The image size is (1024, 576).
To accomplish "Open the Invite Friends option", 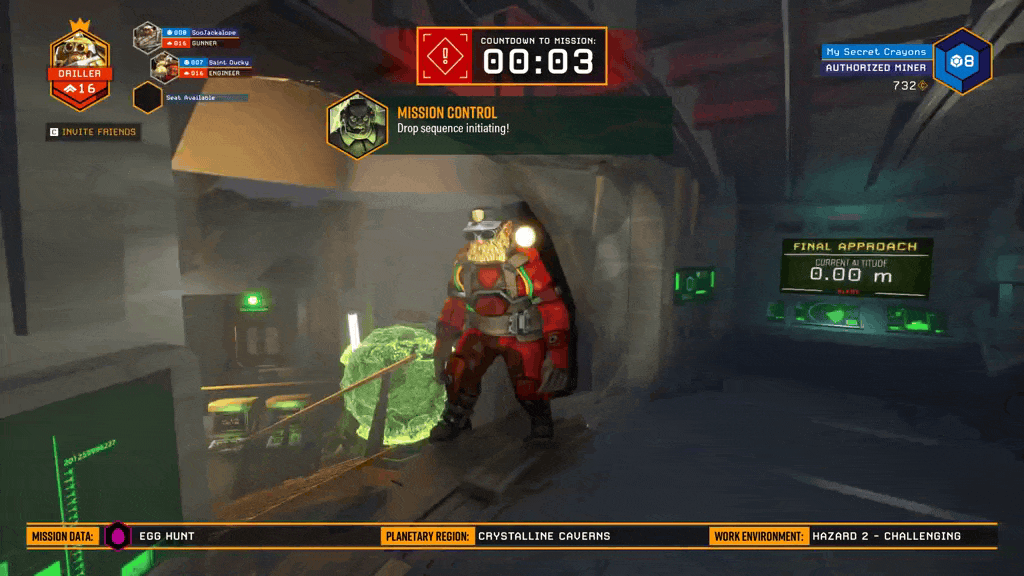I will 92,132.
